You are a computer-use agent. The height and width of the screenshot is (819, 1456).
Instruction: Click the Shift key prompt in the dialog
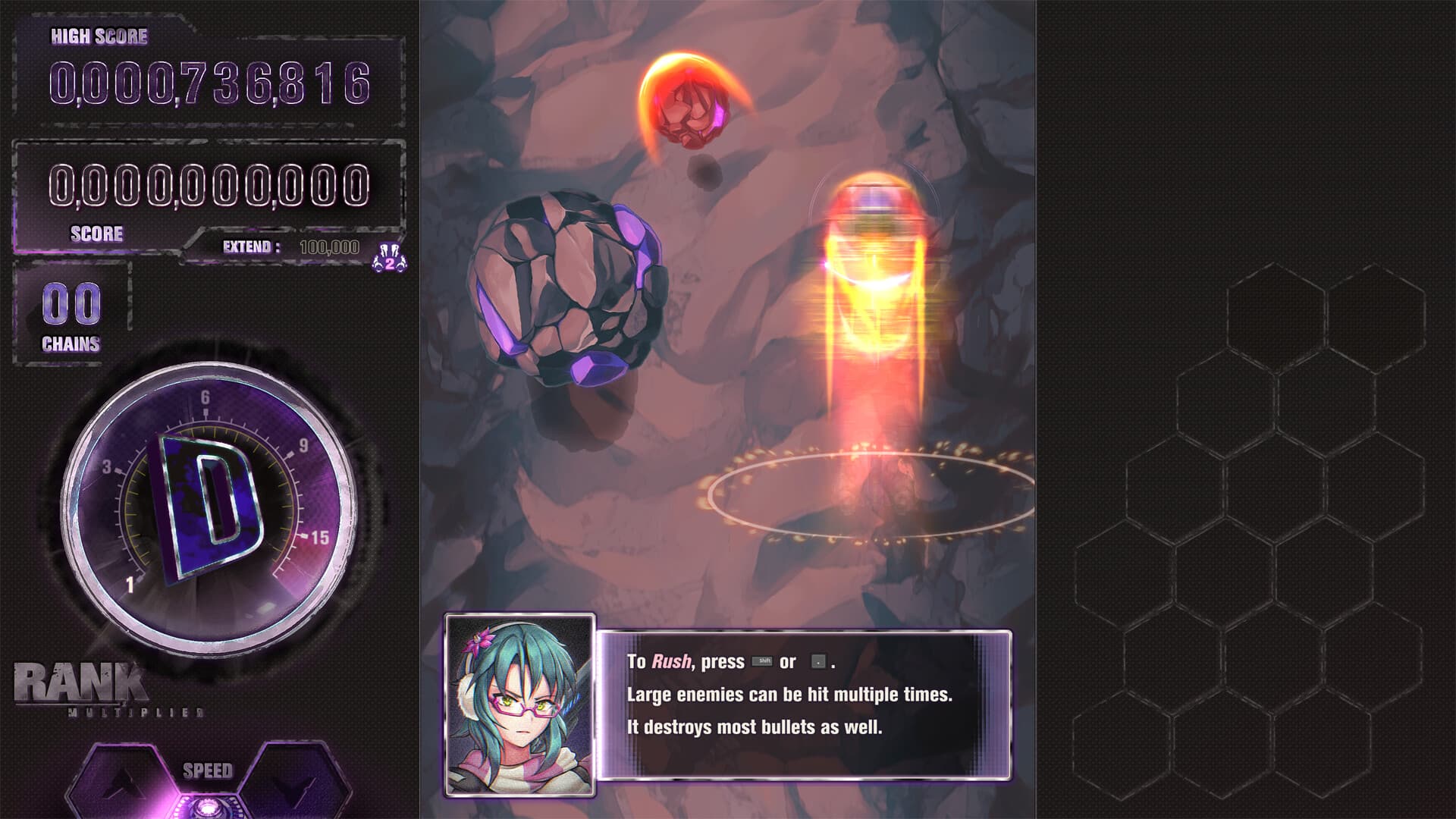pyautogui.click(x=763, y=661)
